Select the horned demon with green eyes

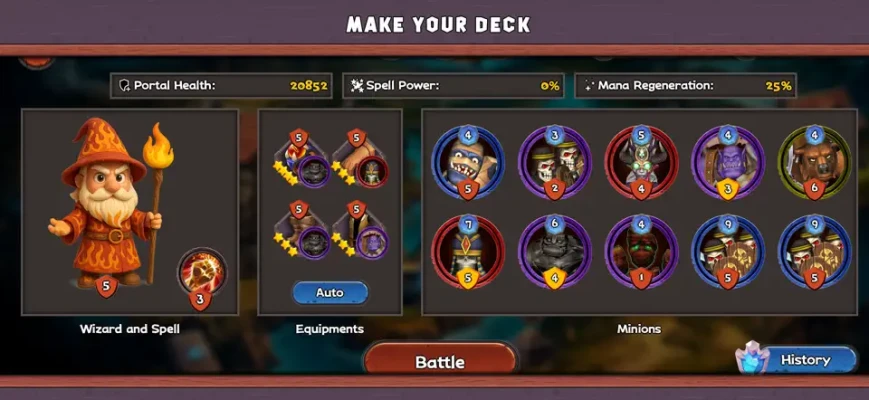tap(640, 162)
